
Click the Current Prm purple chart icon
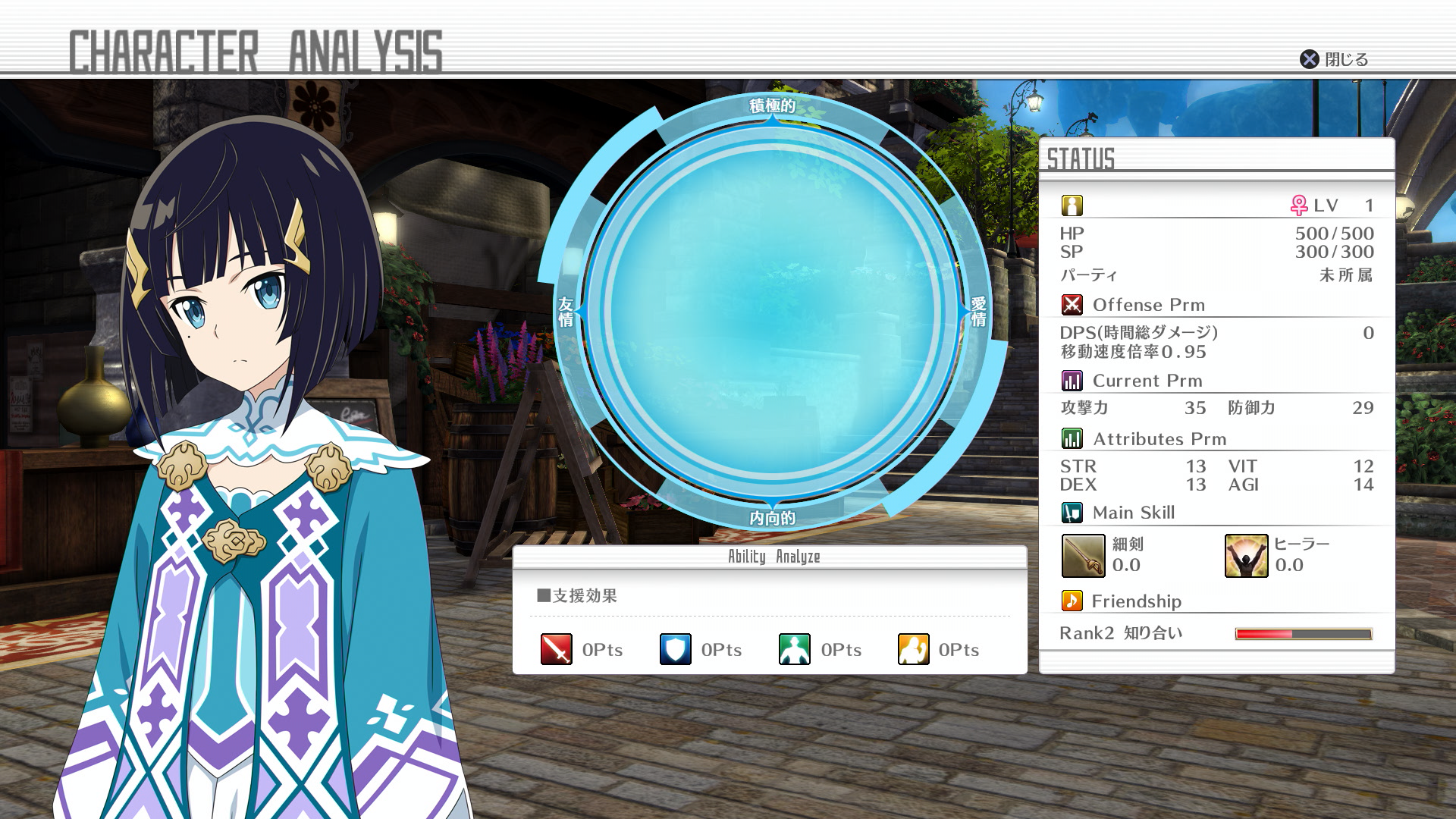pos(1072,379)
